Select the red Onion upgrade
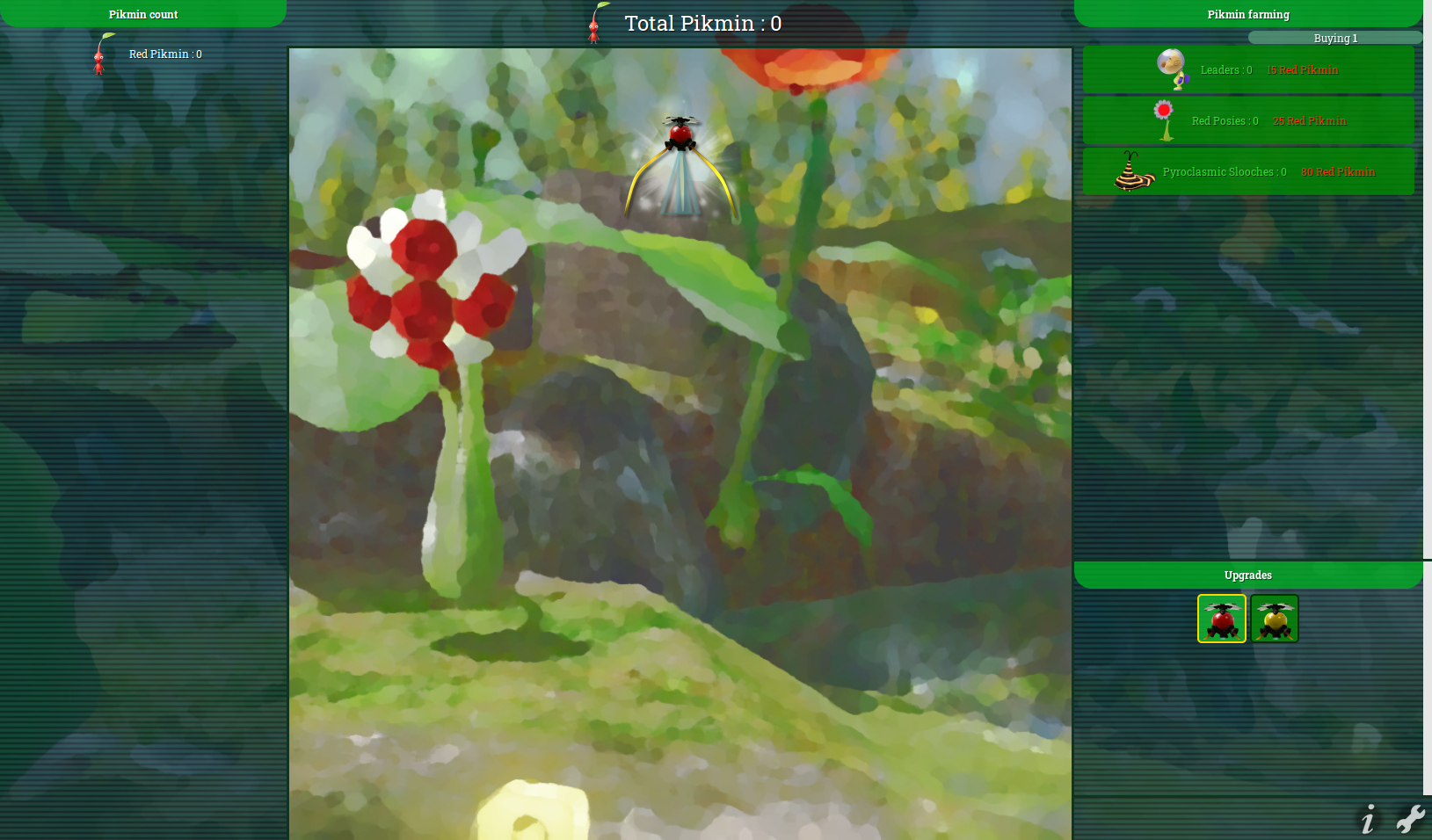 (1221, 619)
